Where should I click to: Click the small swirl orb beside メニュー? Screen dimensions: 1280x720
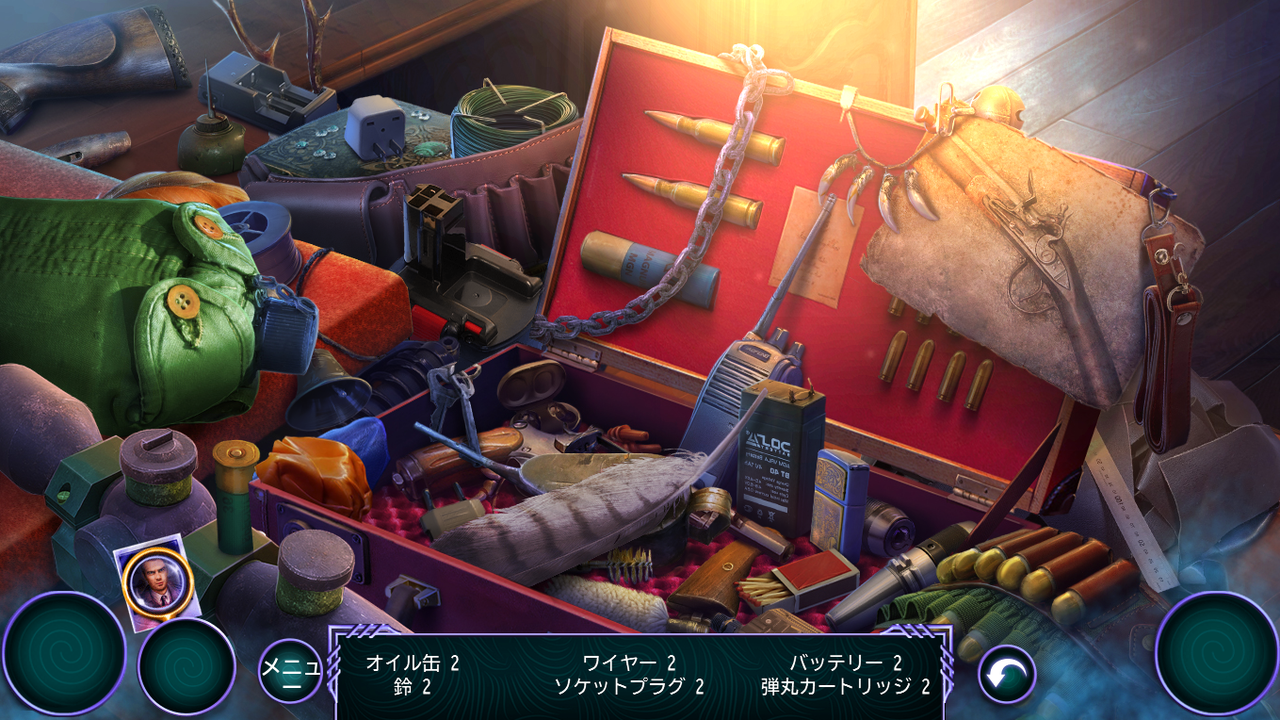coord(186,666)
